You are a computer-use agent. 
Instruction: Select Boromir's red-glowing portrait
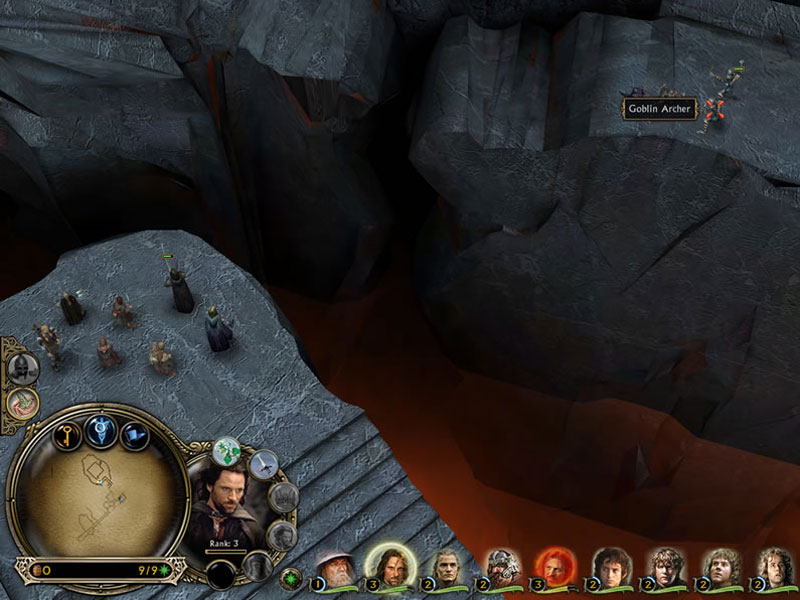coord(553,565)
